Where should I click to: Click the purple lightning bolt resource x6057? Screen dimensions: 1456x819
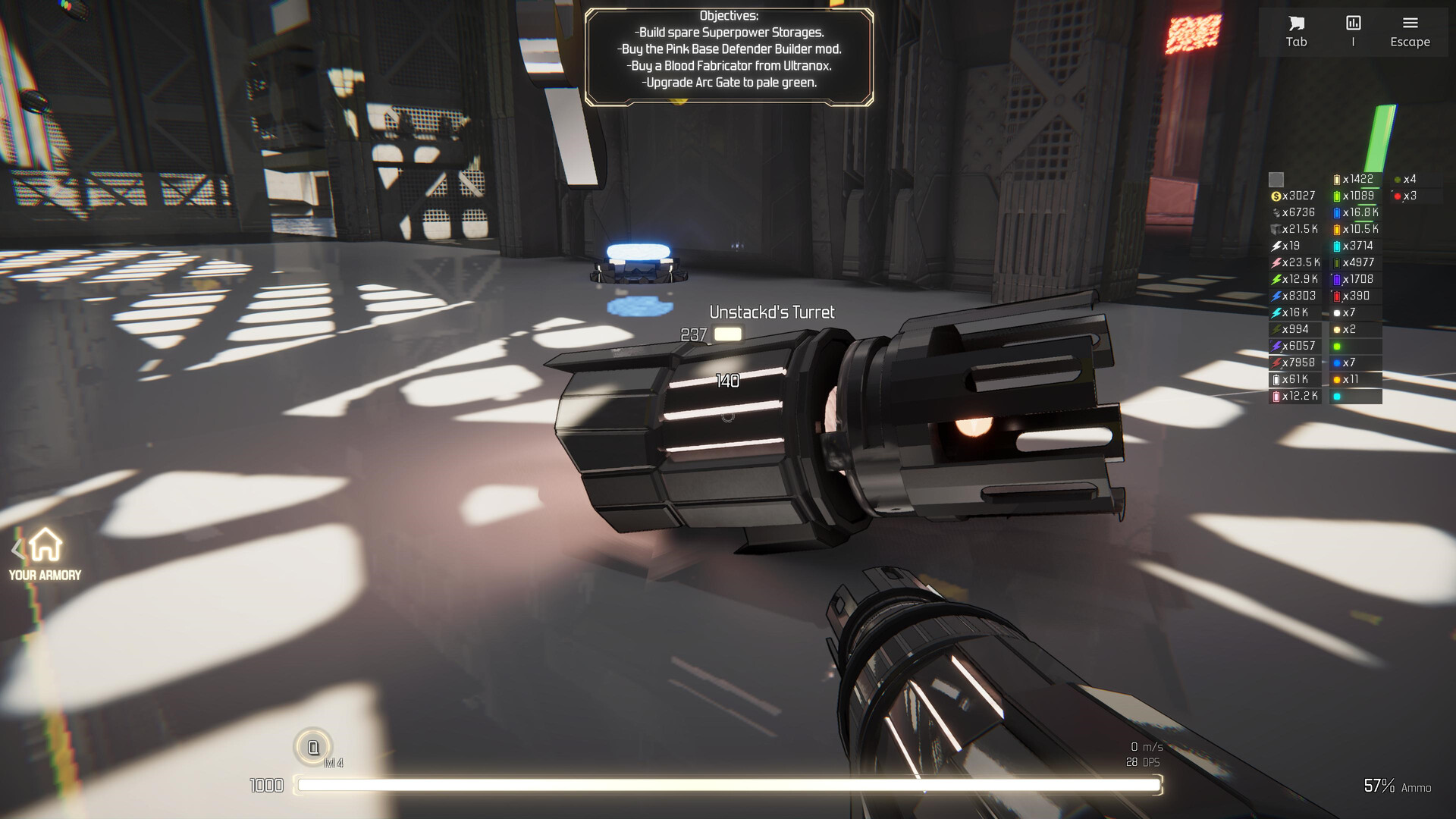[1276, 346]
